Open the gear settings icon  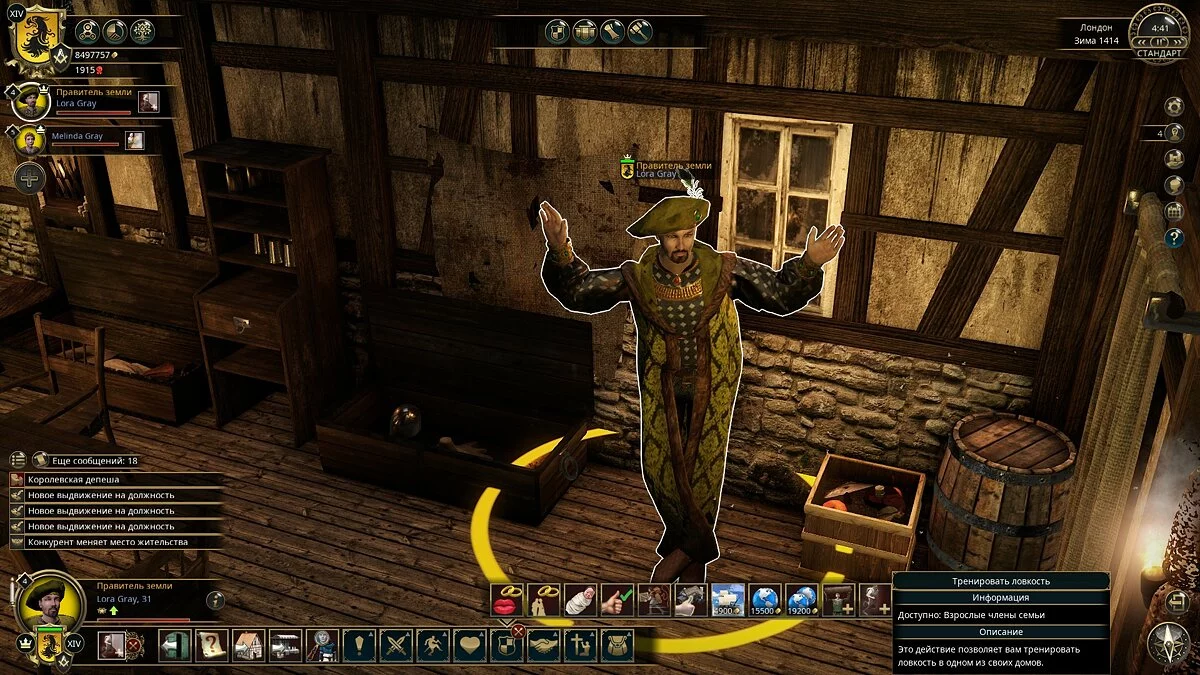1175,106
